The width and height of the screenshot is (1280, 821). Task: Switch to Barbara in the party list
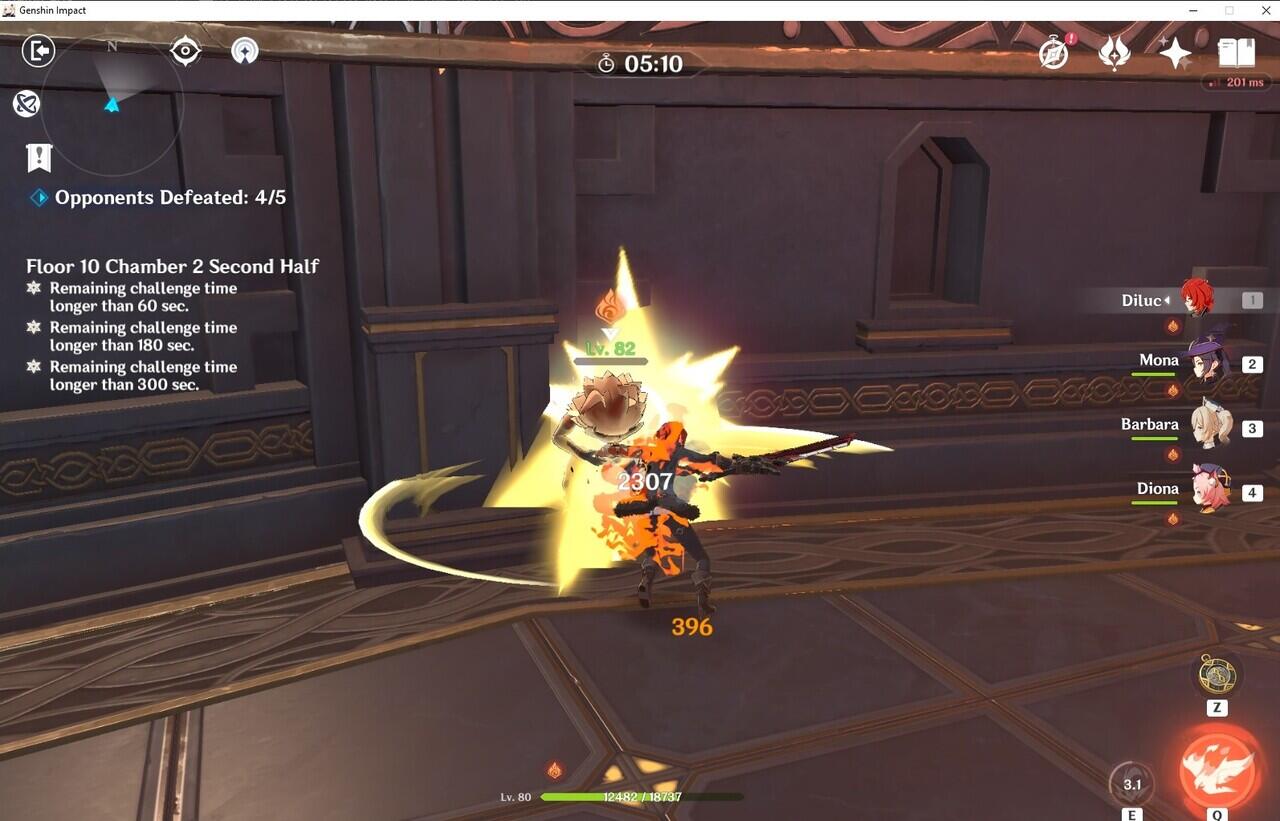click(1209, 428)
